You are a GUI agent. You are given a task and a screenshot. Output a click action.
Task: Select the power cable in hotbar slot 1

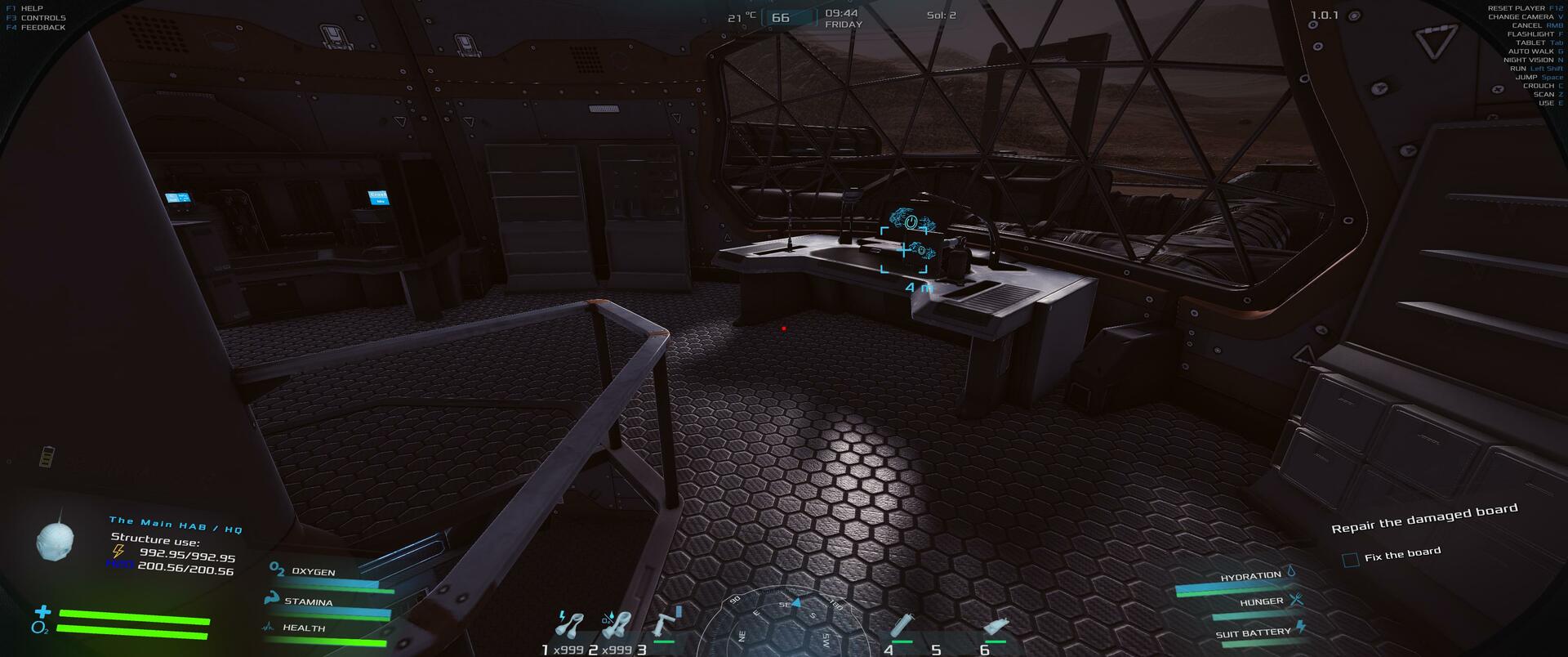(568, 624)
